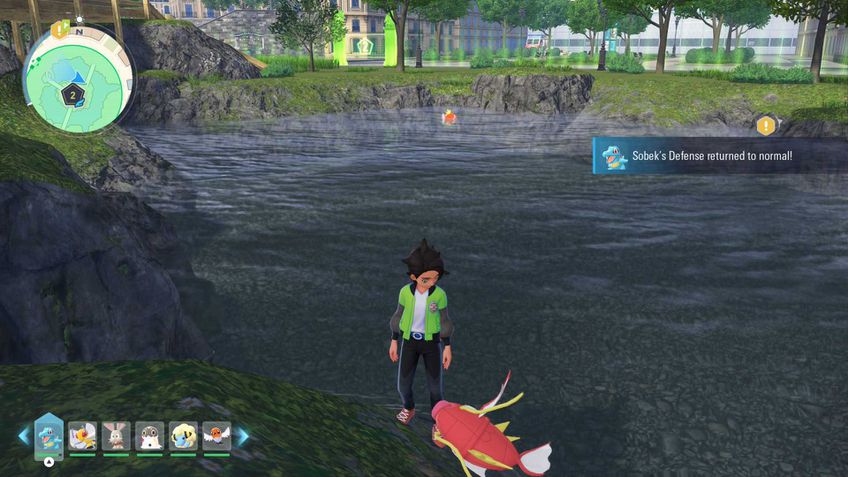Click the orange exclamation quest marker by minimap

tap(59, 29)
